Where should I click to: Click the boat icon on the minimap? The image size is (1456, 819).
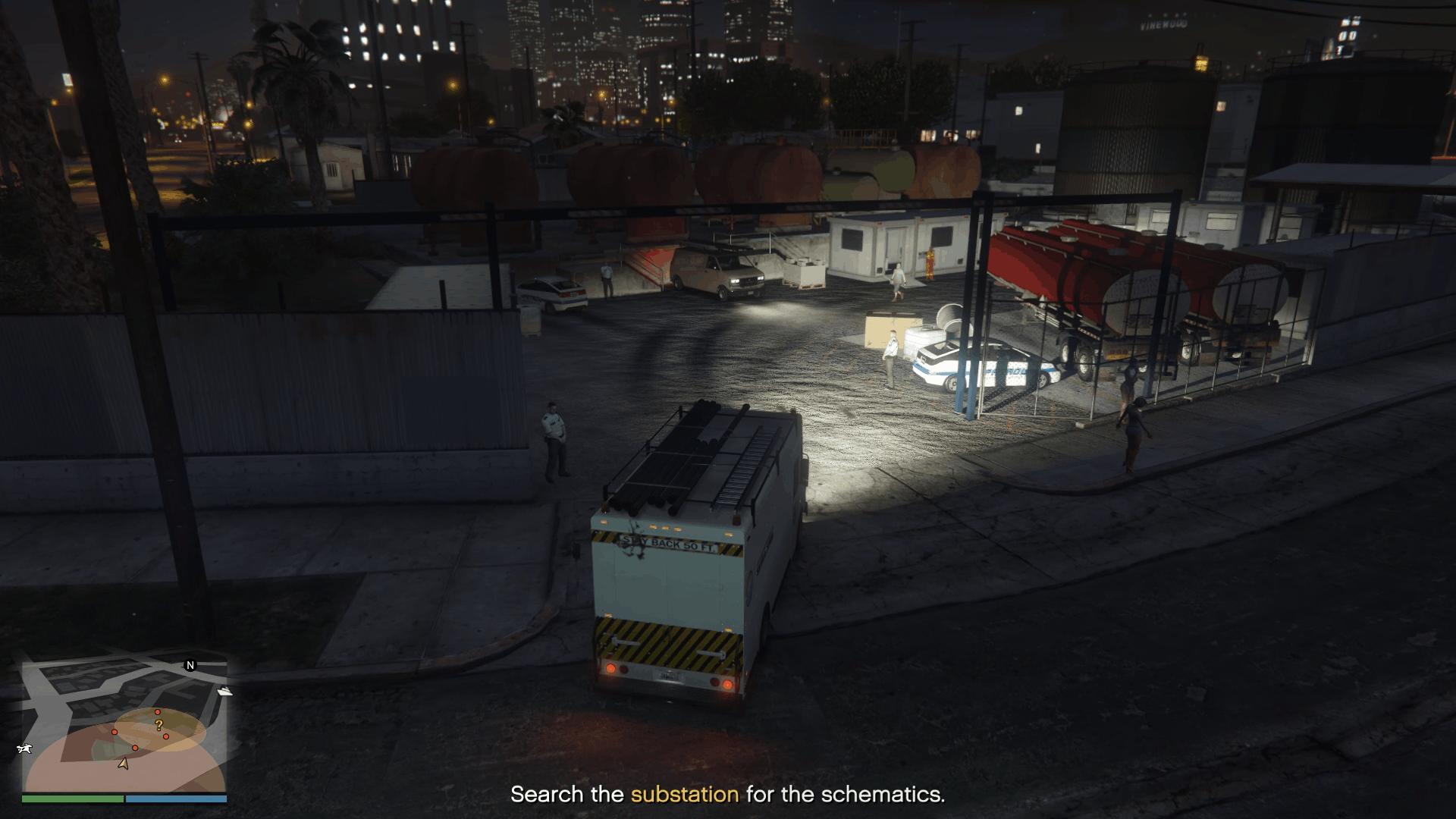coord(225,691)
